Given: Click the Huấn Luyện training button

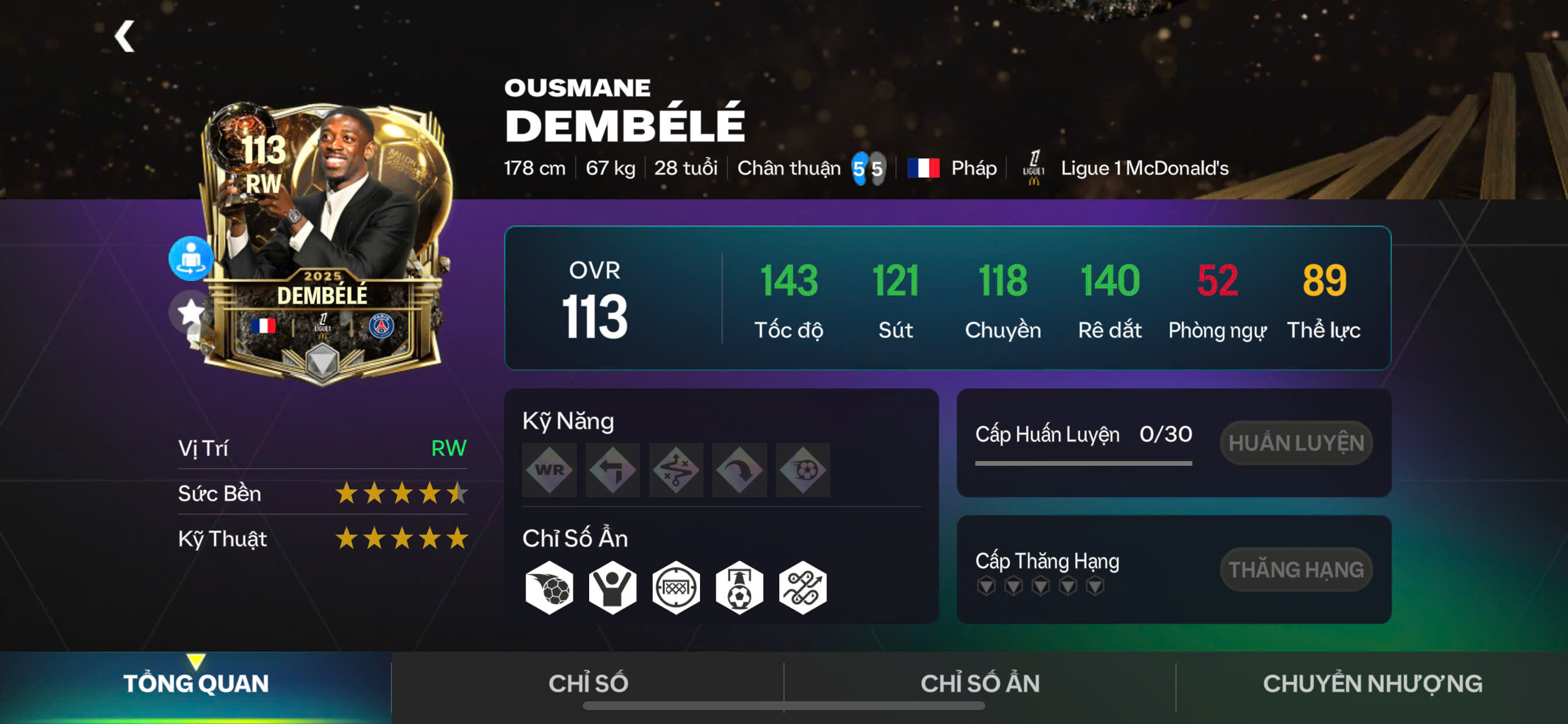Looking at the screenshot, I should 1296,443.
